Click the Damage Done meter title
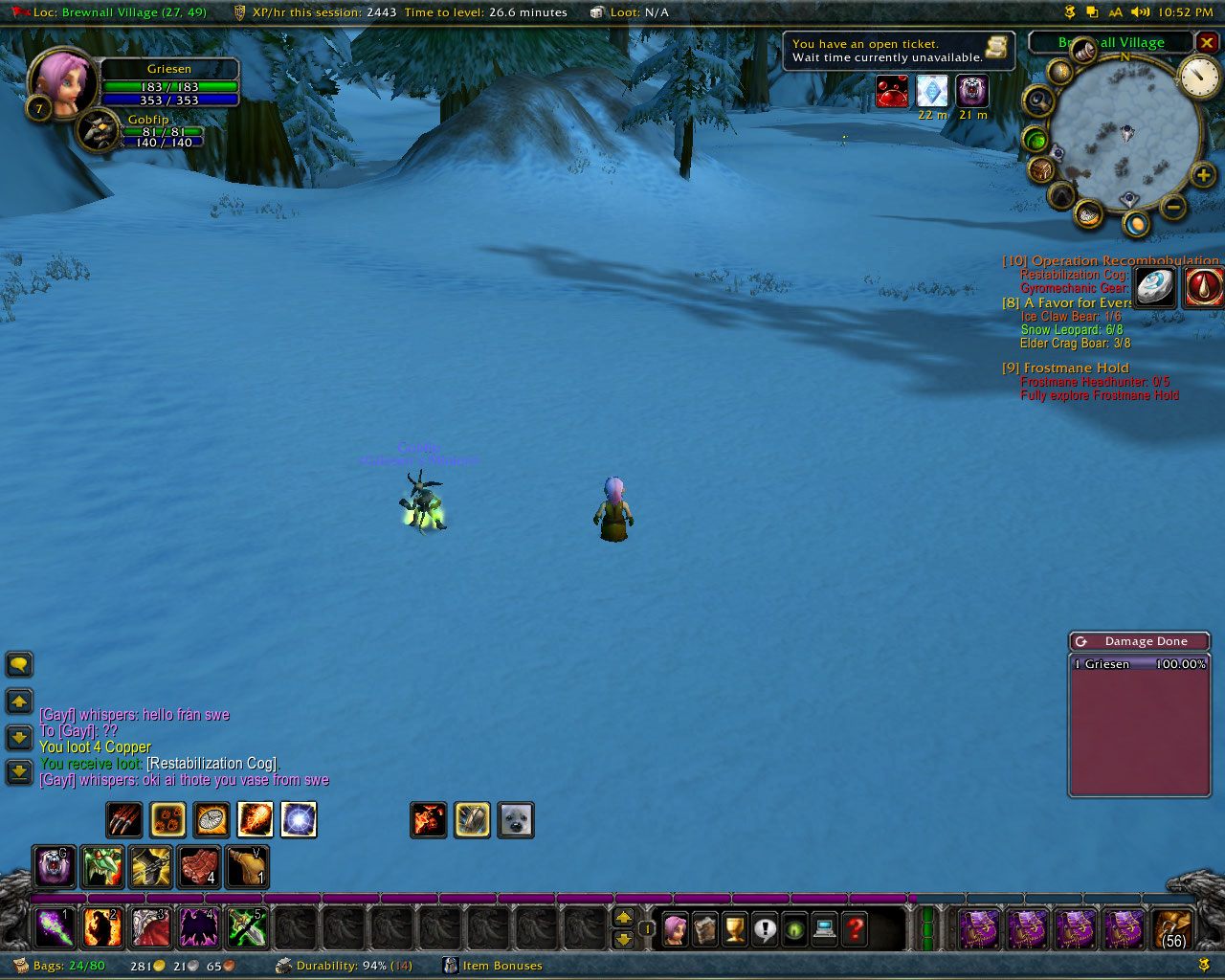This screenshot has height=980, width=1225. [x=1145, y=641]
